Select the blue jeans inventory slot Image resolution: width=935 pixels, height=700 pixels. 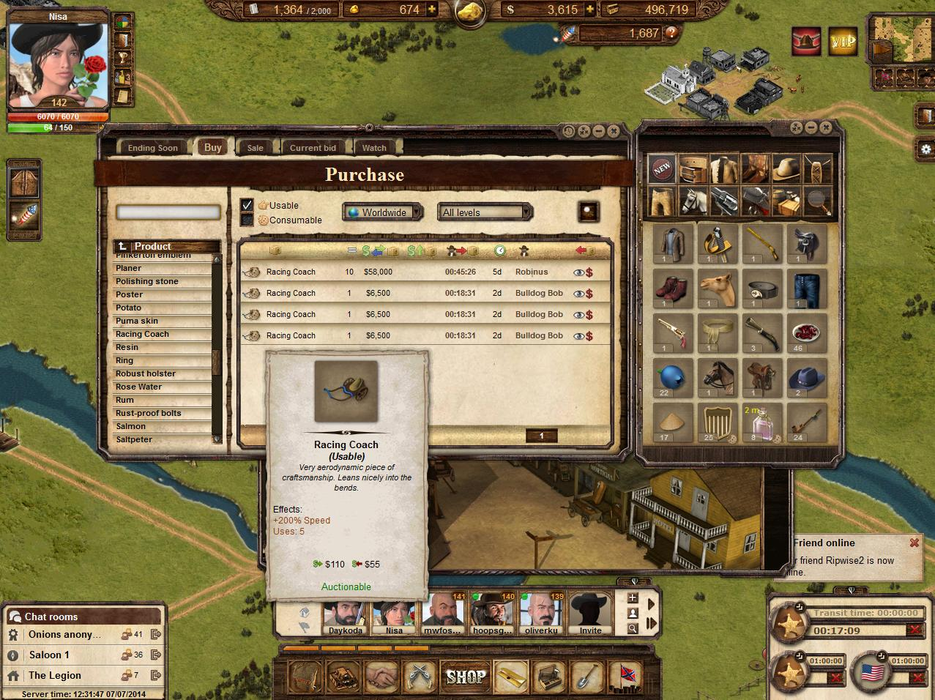(806, 290)
